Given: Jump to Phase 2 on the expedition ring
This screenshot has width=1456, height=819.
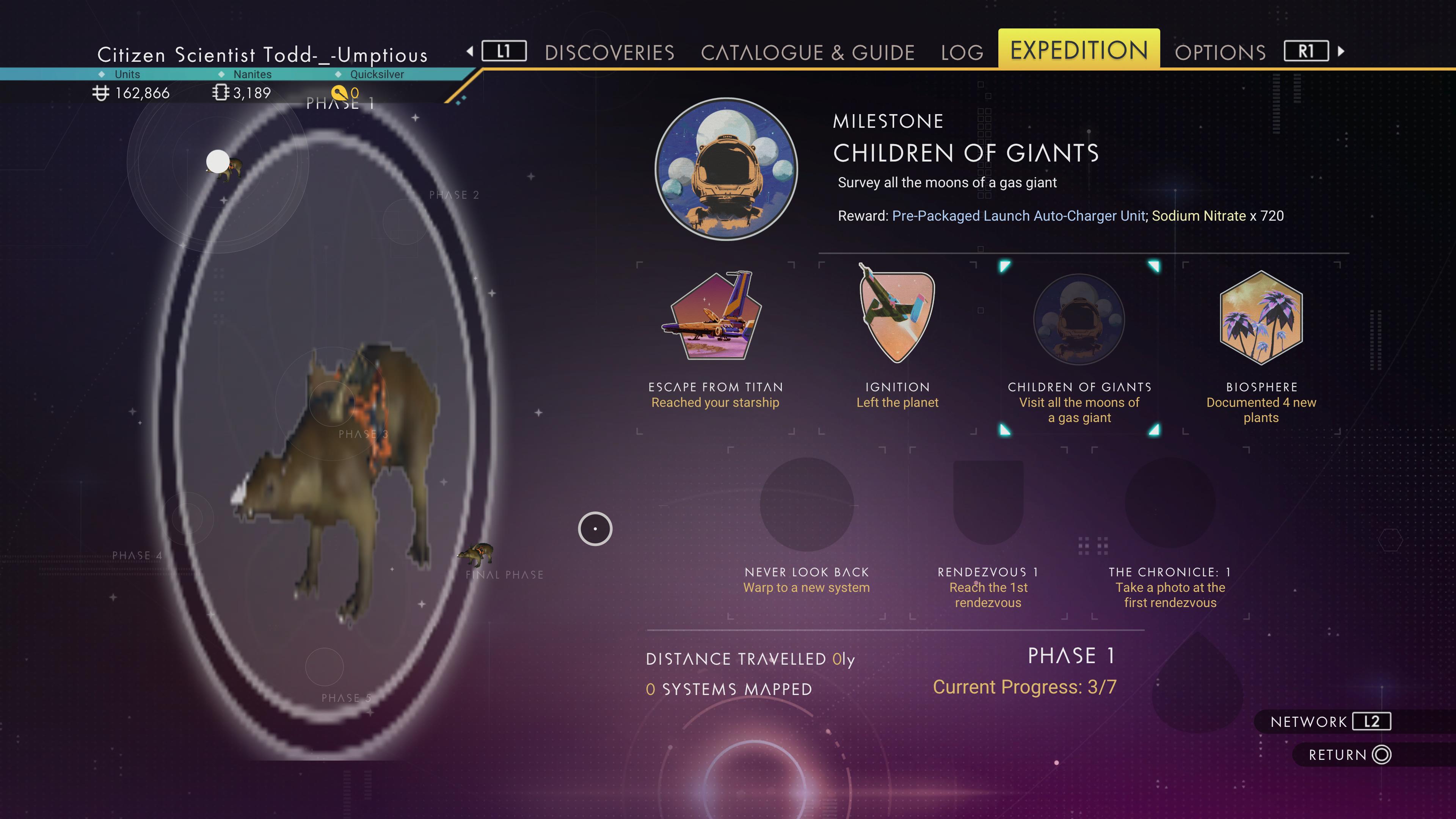Looking at the screenshot, I should pos(454,196).
